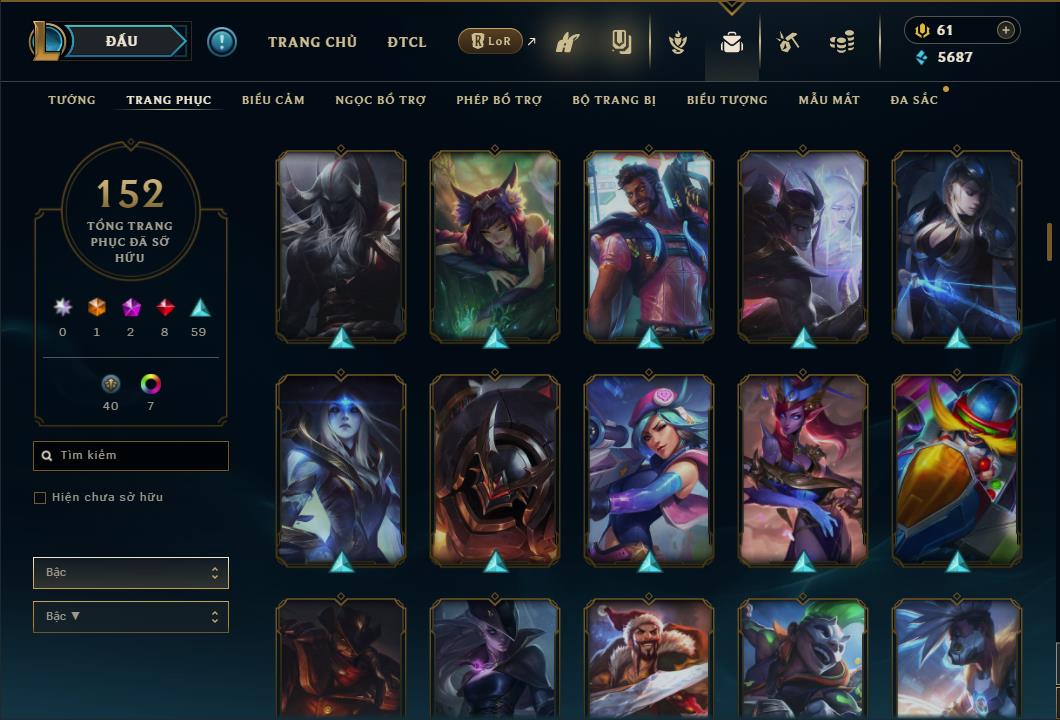Show the BỘ TRANG BỊ tab

(614, 100)
